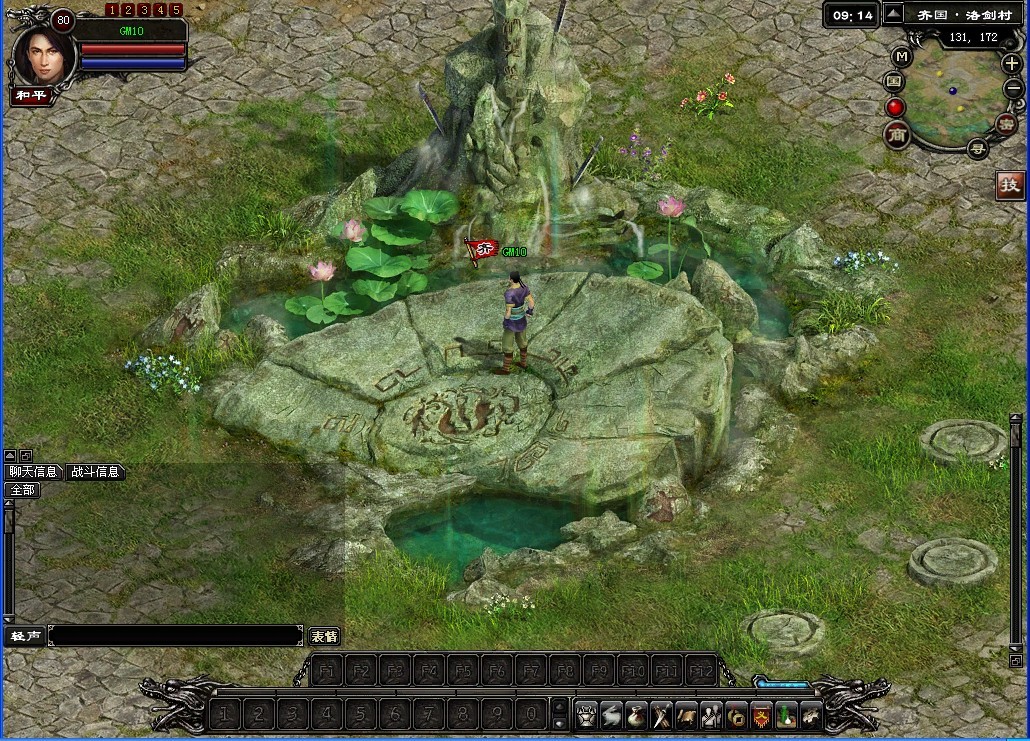Select the white rabbit icon

[611, 714]
